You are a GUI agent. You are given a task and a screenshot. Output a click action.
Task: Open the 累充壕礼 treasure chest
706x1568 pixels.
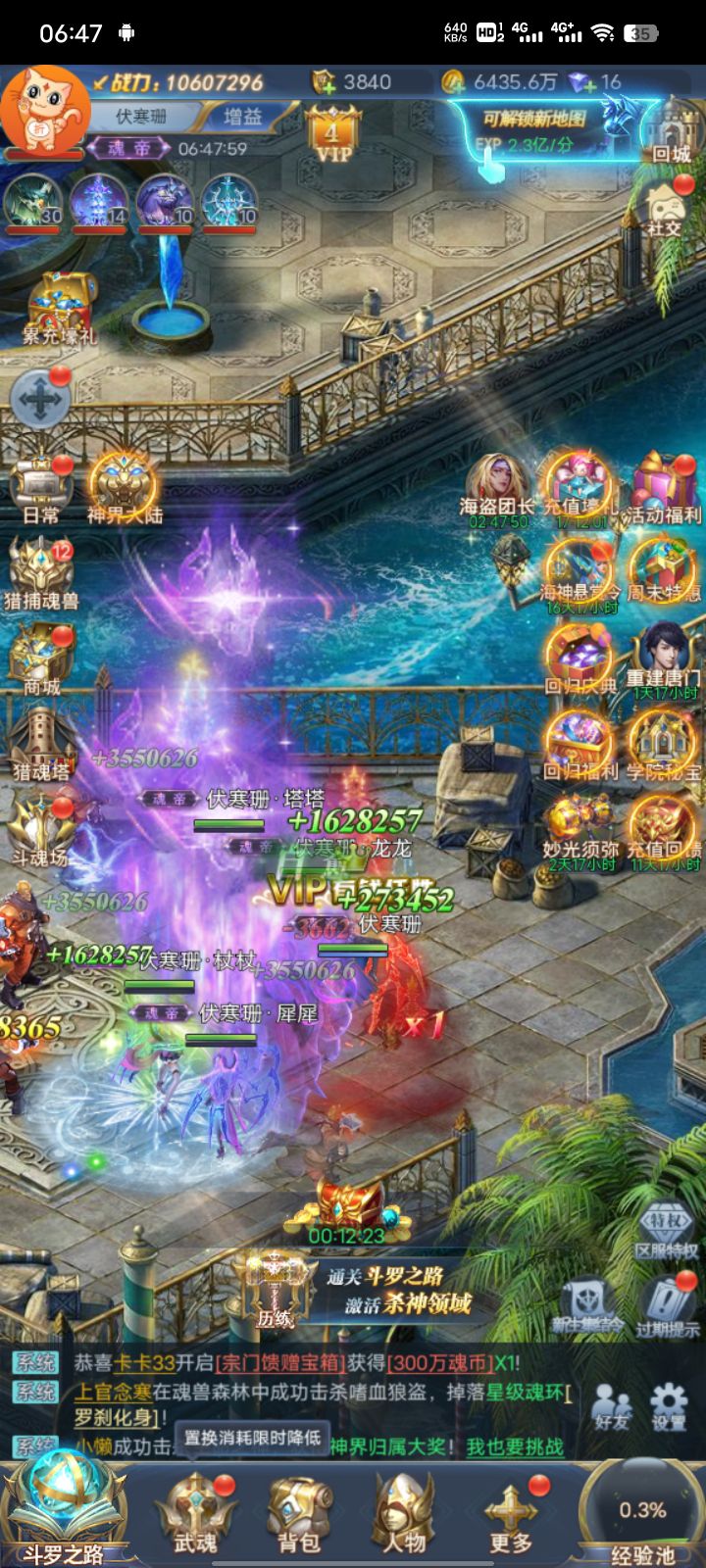click(x=61, y=307)
